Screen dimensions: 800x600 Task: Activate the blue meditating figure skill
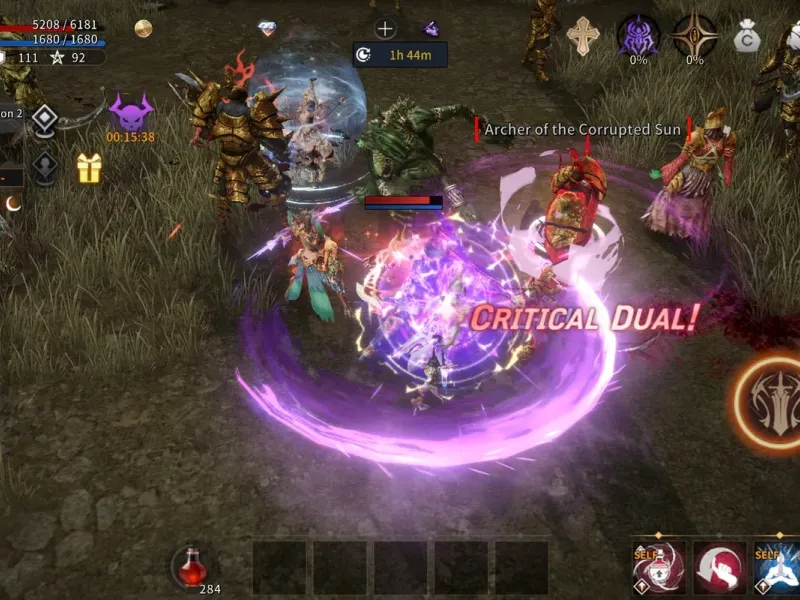[x=776, y=568]
